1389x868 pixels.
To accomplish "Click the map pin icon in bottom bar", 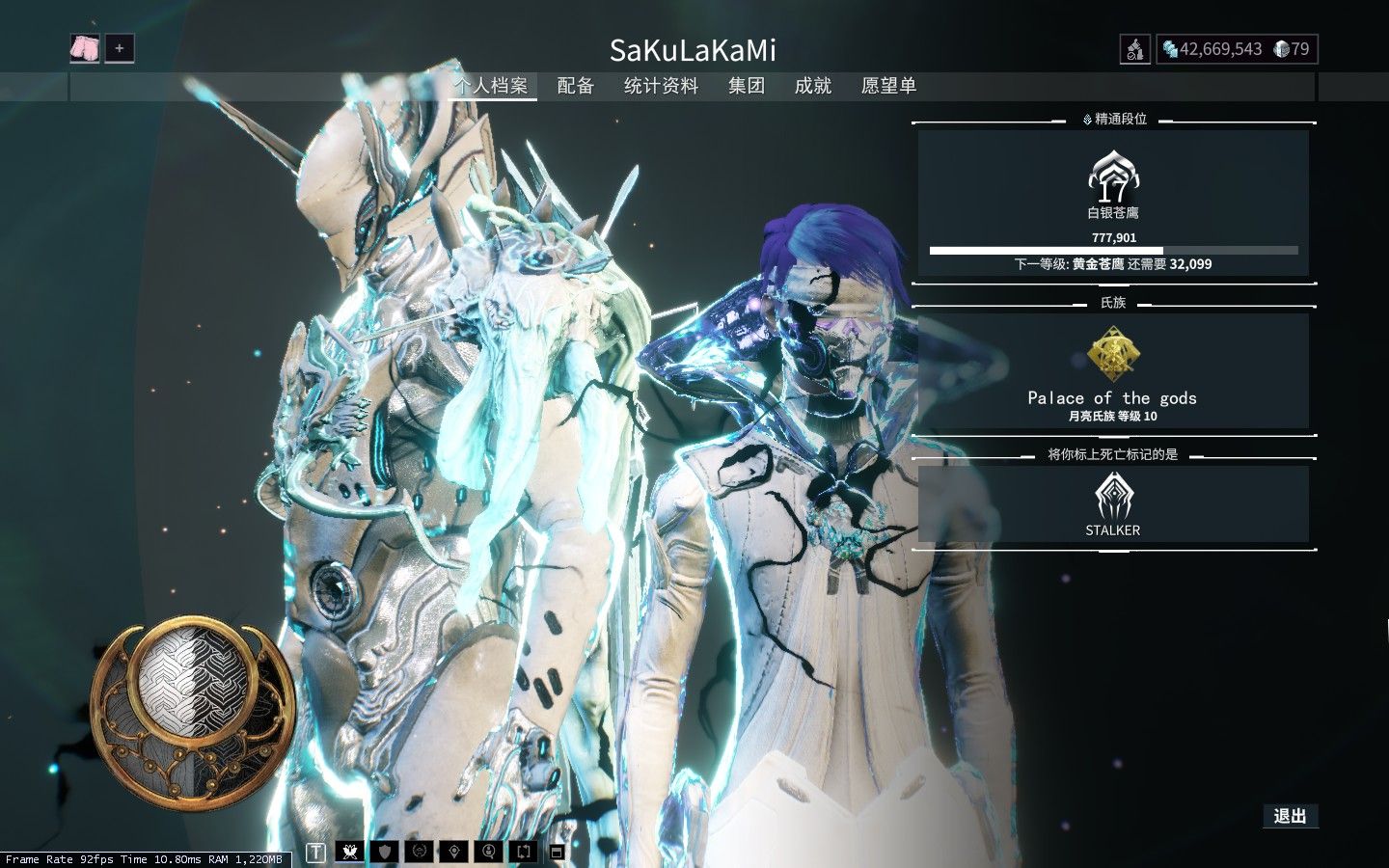I will coord(454,852).
